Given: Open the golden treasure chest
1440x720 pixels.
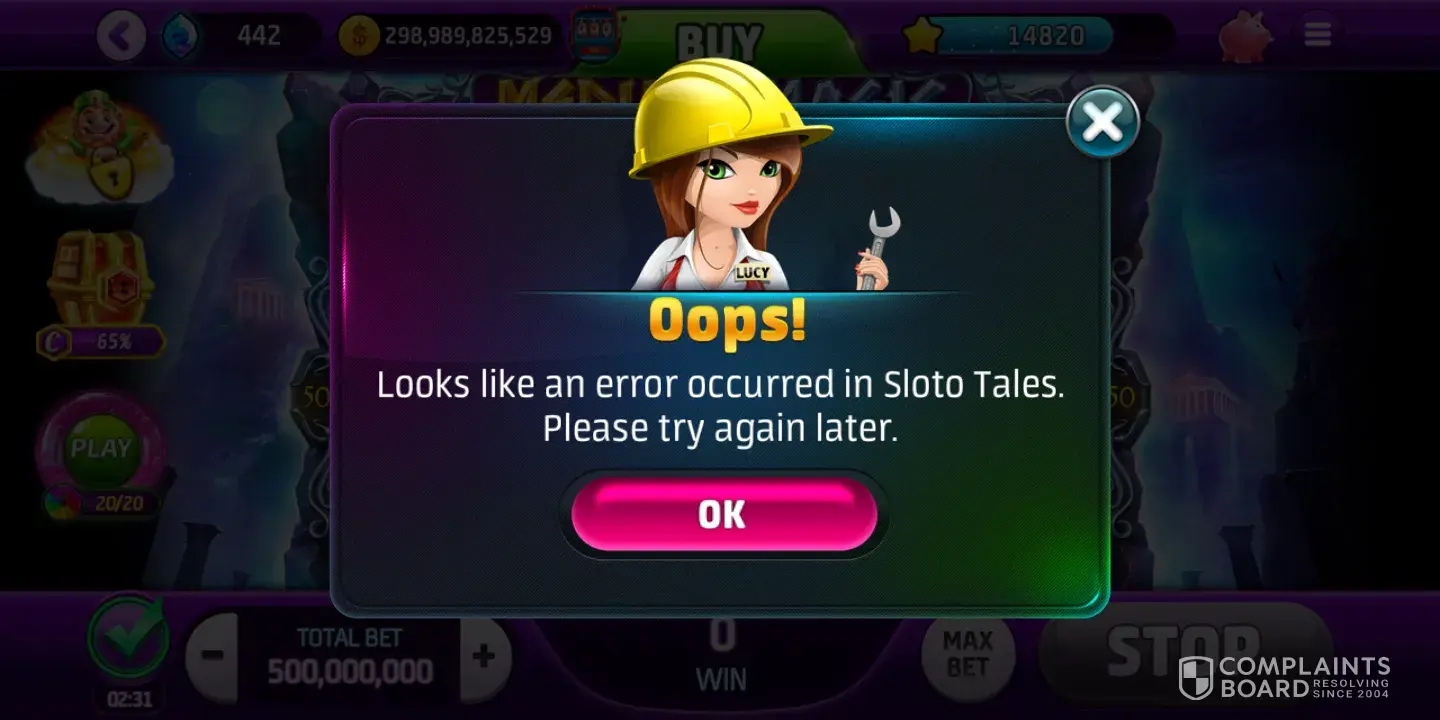Looking at the screenshot, I should tap(99, 278).
